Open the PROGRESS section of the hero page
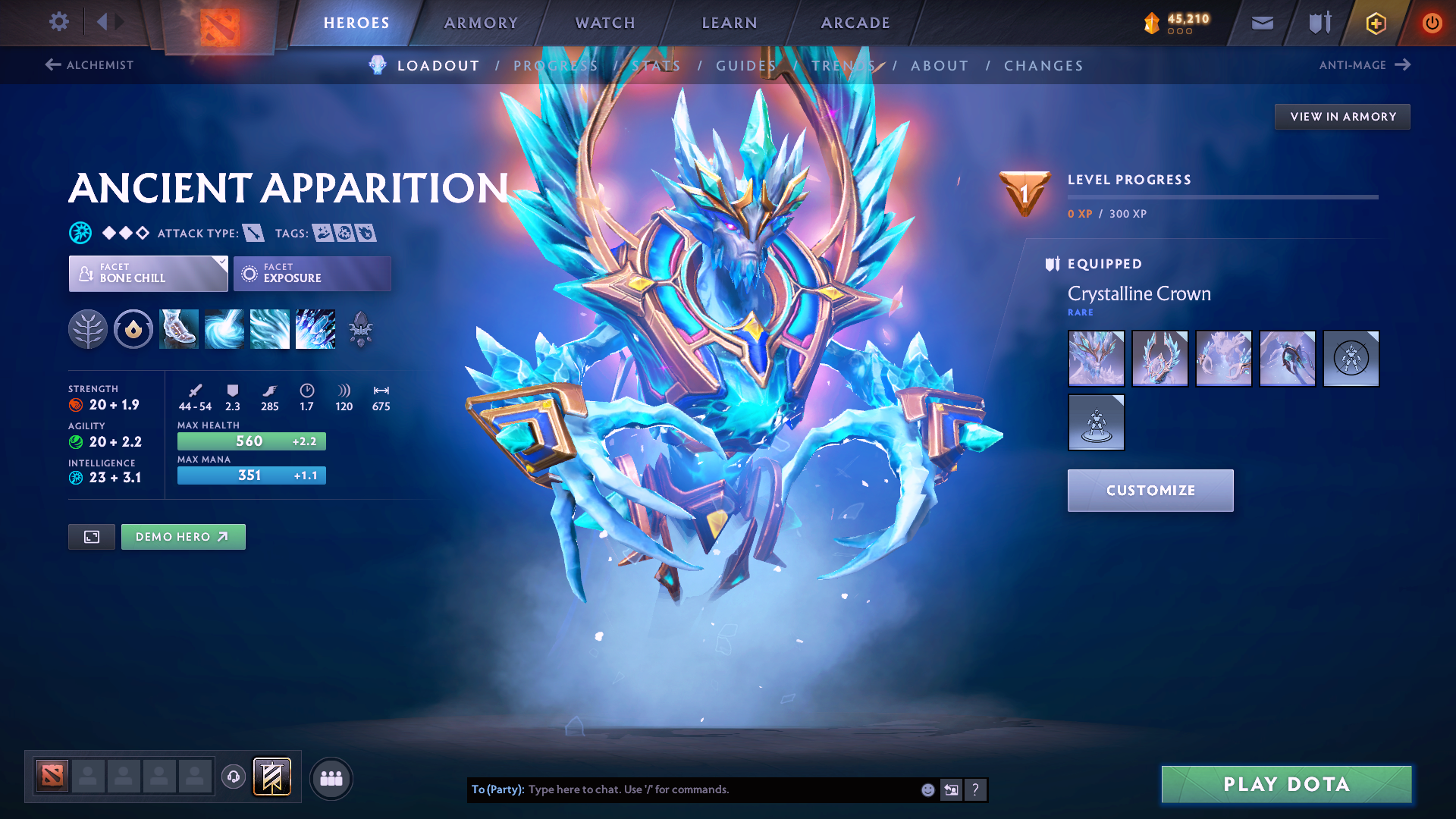Image resolution: width=1456 pixels, height=819 pixels. [x=555, y=65]
